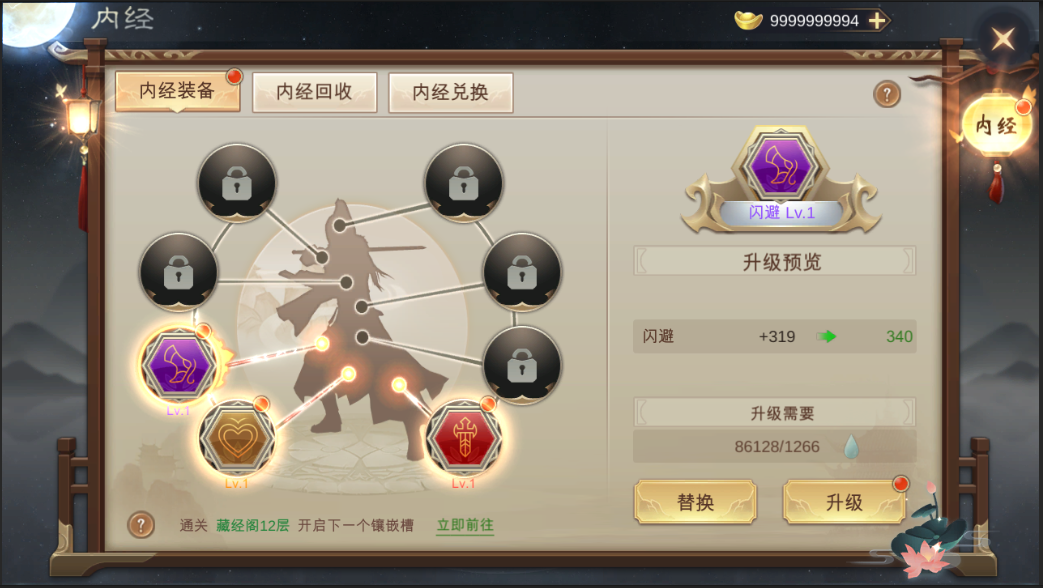
Task: Switch to the 内经装备 tab
Action: coord(177,92)
